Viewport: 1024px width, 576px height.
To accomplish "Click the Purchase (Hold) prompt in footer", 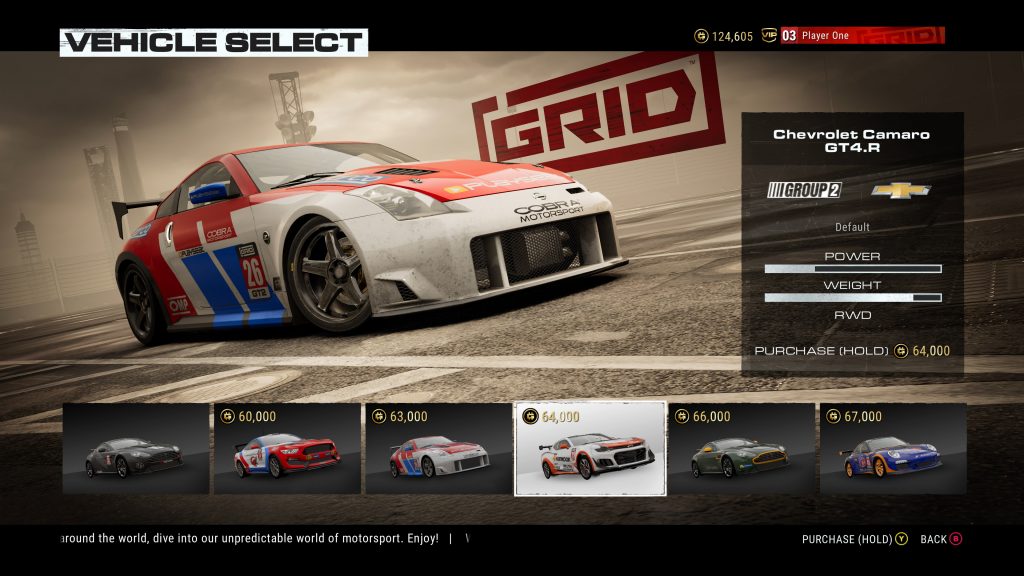I will 854,539.
